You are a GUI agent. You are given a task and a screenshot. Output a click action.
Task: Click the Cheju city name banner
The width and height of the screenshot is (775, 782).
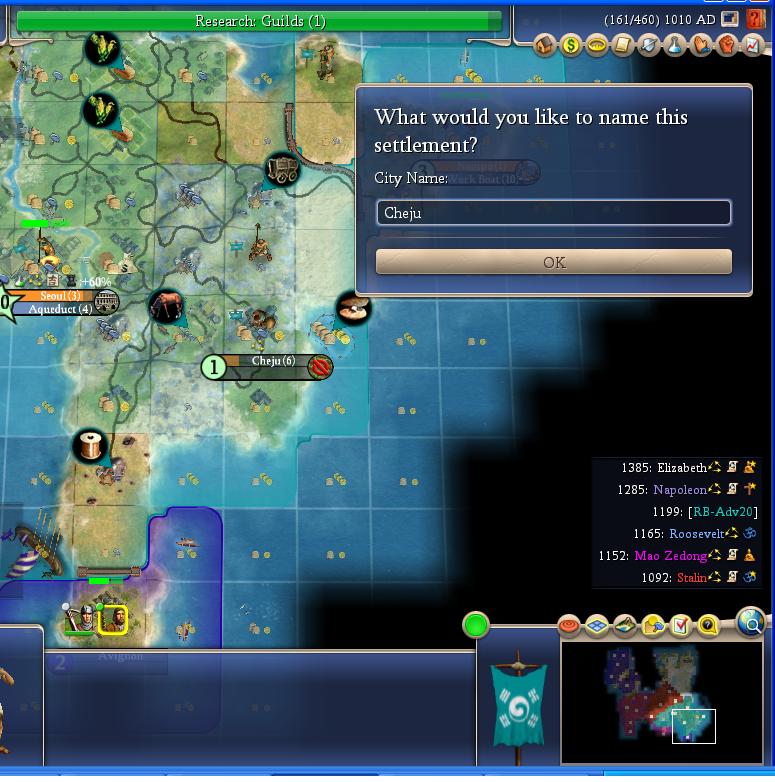coord(273,362)
